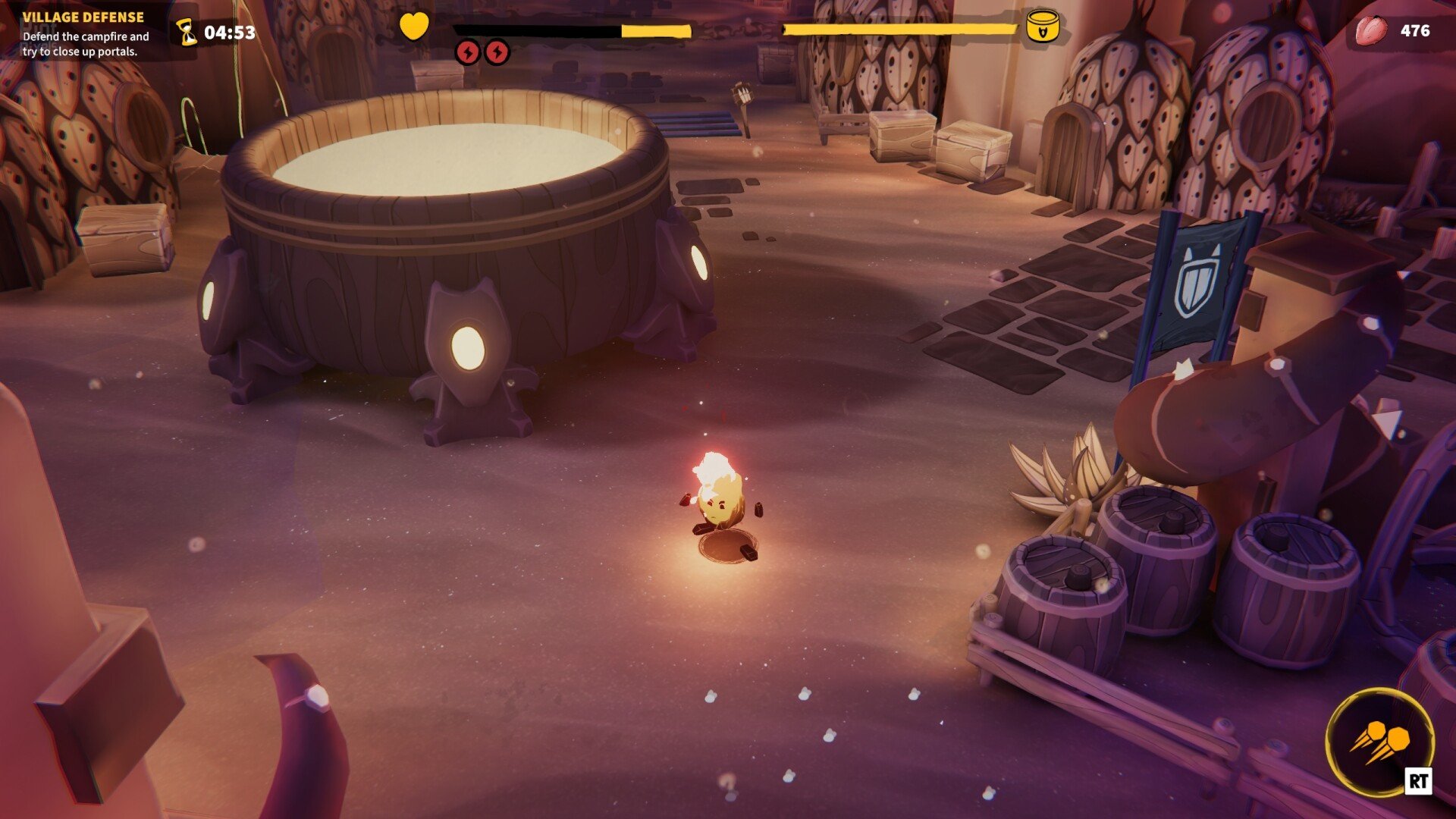Click the campfire bucket icon

point(1042,27)
